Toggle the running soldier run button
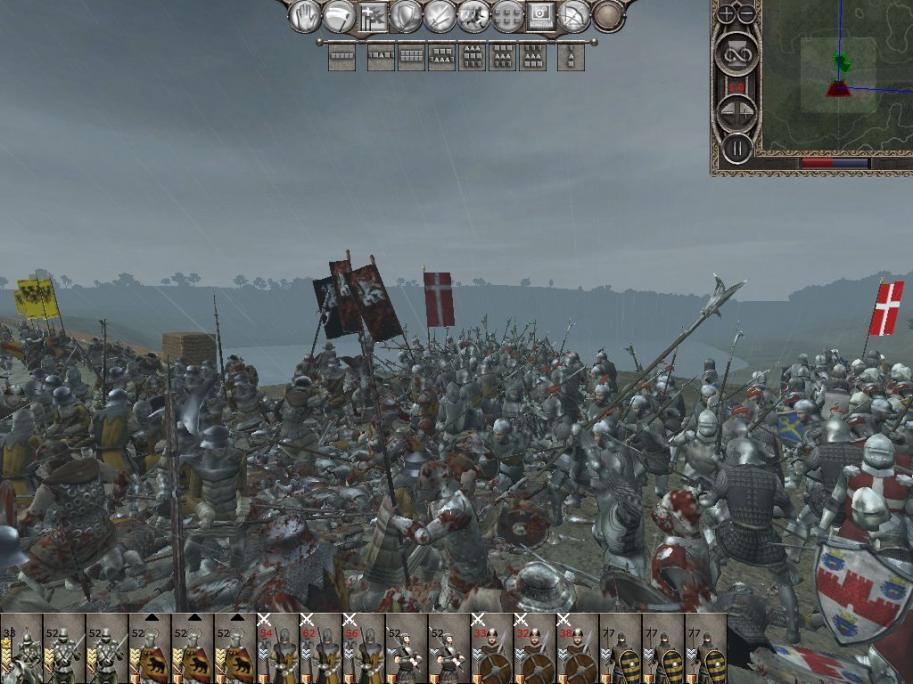Viewport: 913px width, 684px height. pyautogui.click(x=474, y=16)
